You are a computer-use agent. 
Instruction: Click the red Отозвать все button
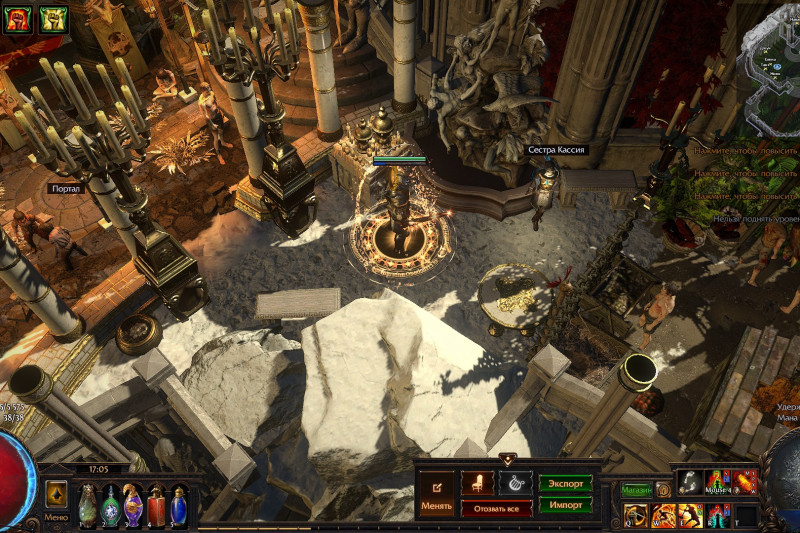tap(496, 508)
